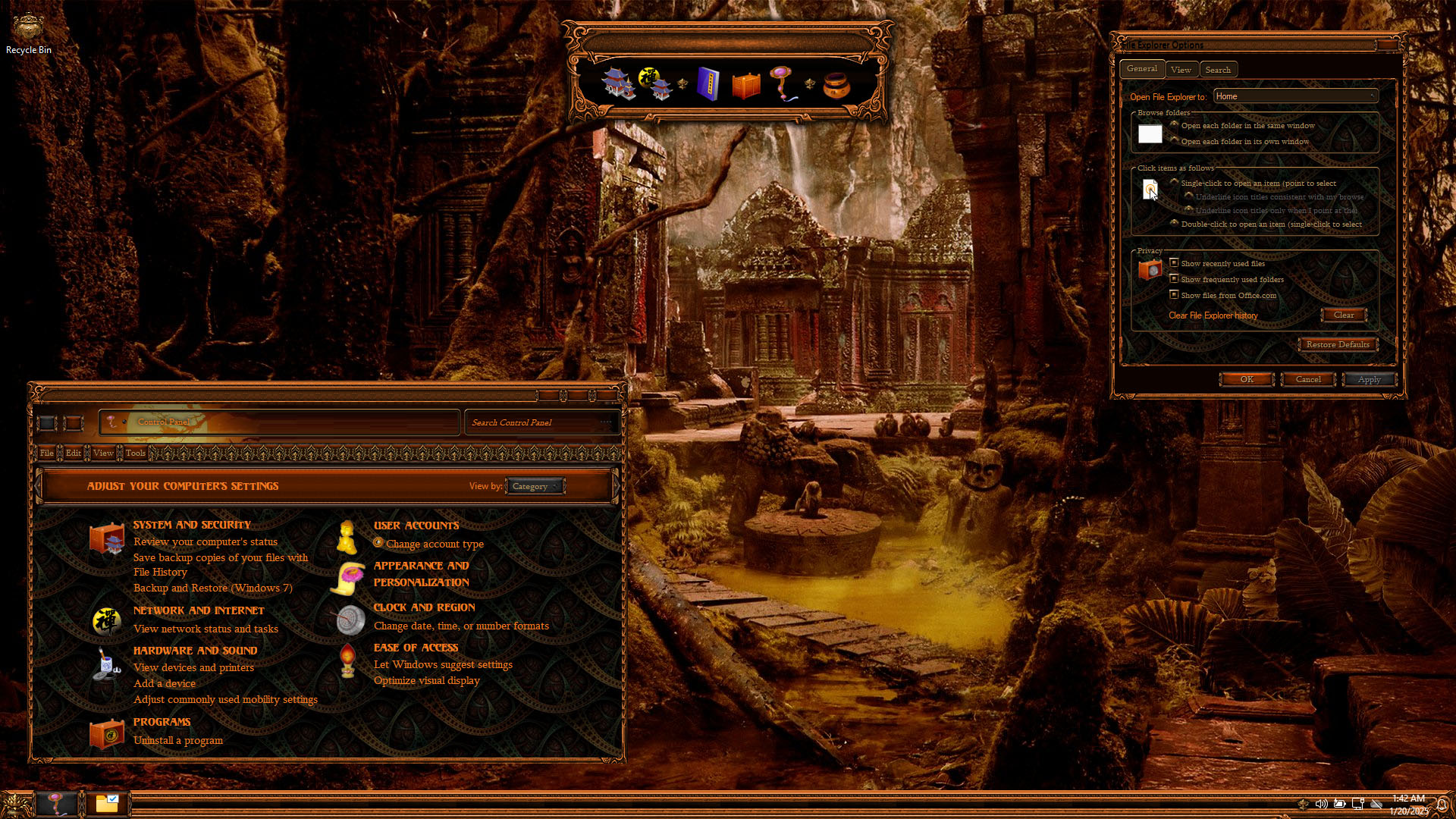Open System and Security settings
Image resolution: width=1456 pixels, height=819 pixels.
pos(192,525)
